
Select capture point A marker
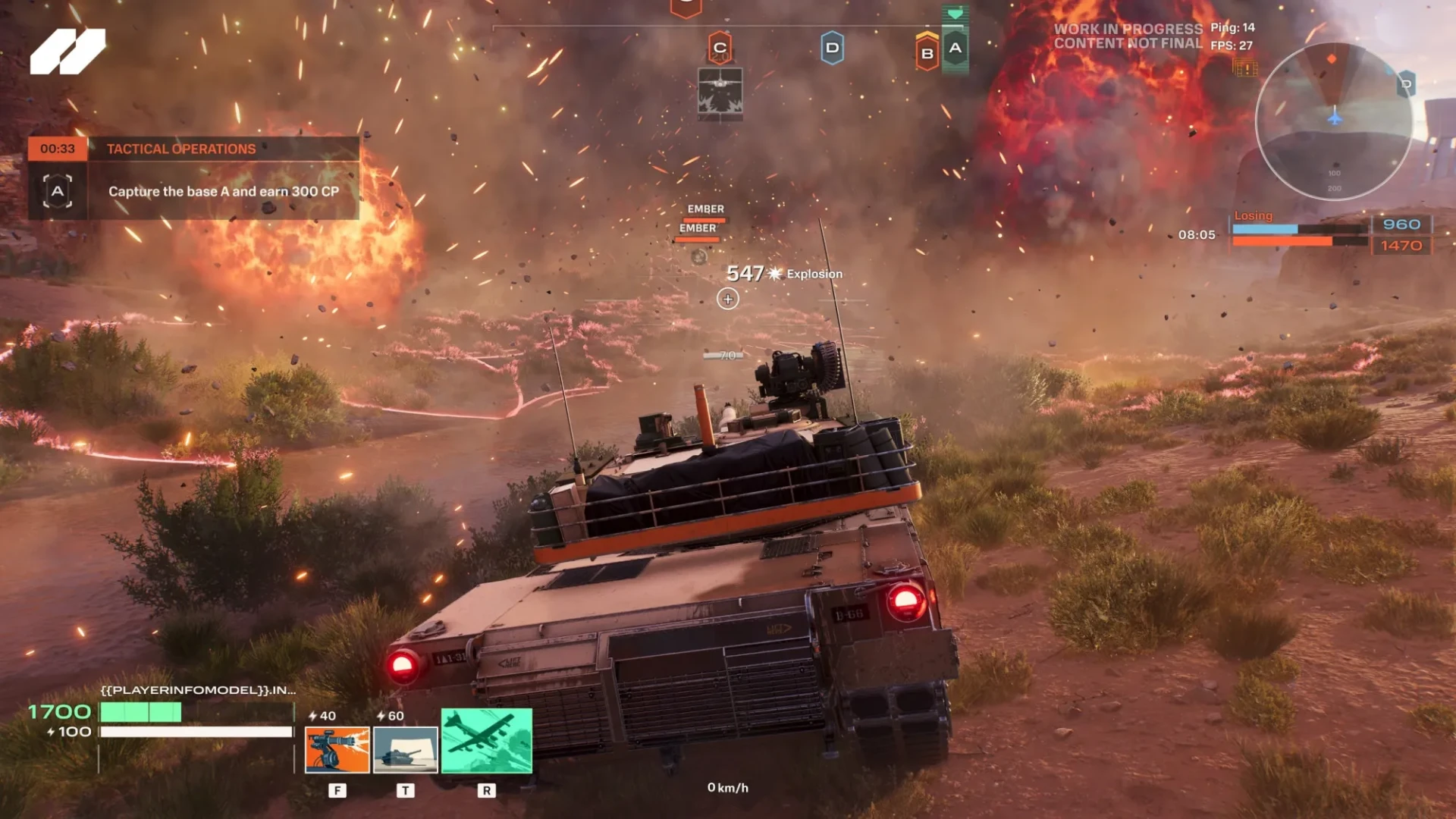pos(955,48)
